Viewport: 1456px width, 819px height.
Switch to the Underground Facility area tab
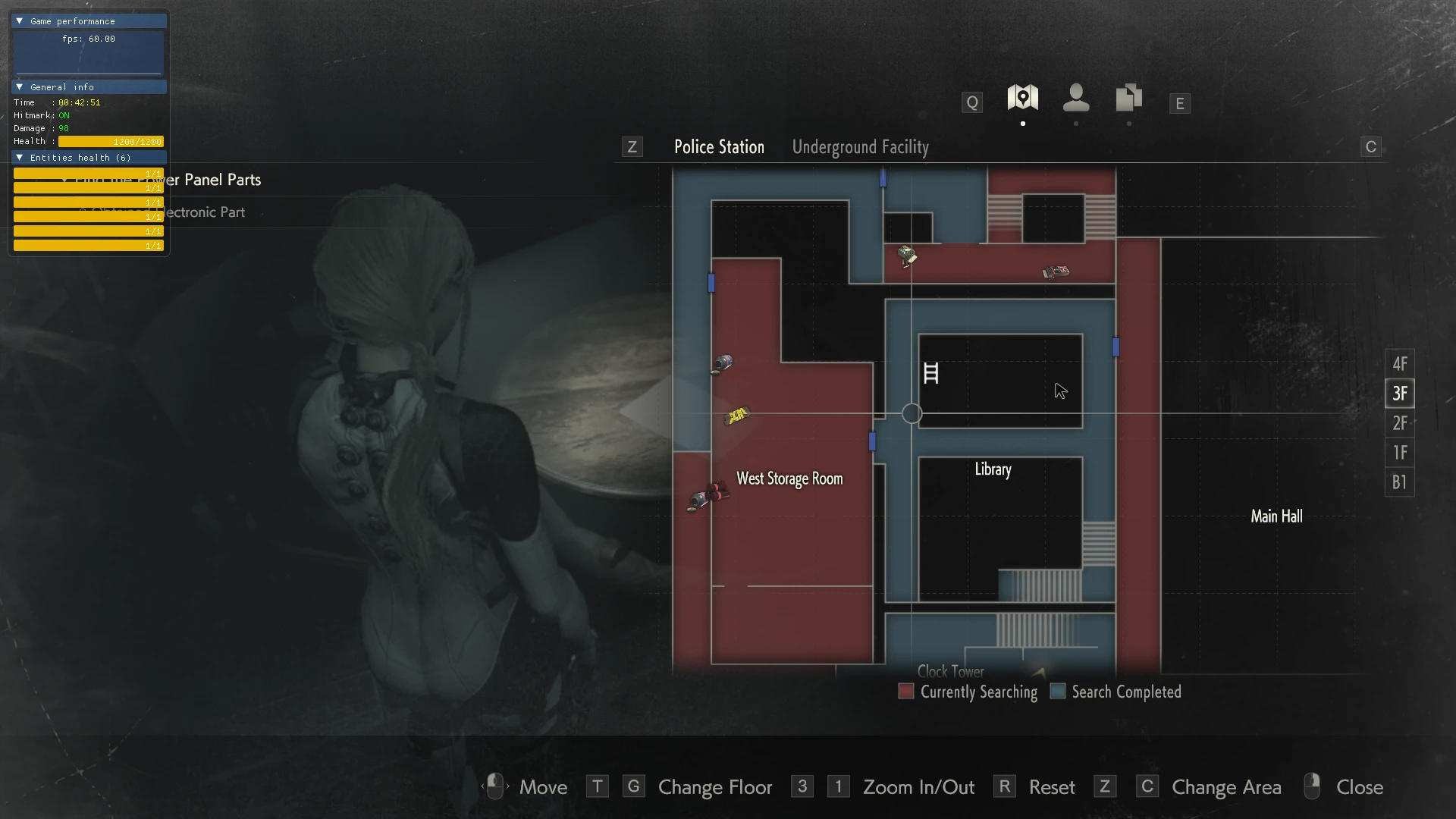click(x=860, y=147)
